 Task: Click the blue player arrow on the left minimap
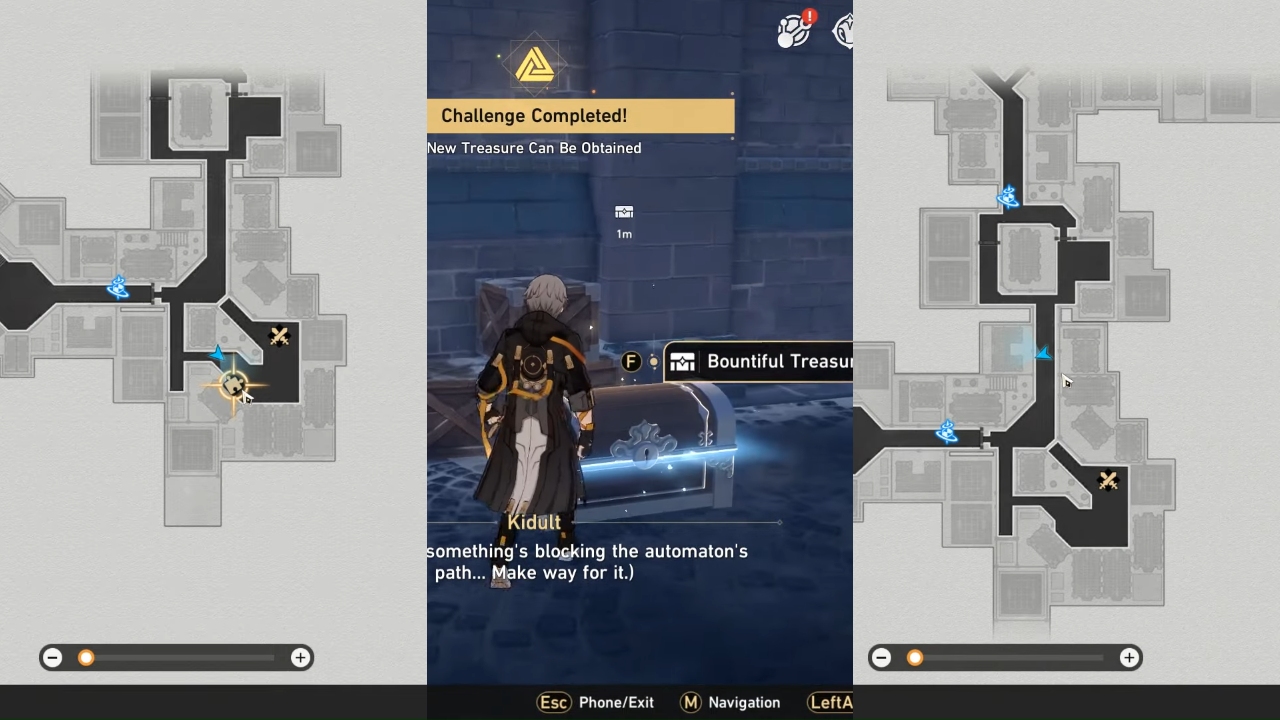click(216, 352)
